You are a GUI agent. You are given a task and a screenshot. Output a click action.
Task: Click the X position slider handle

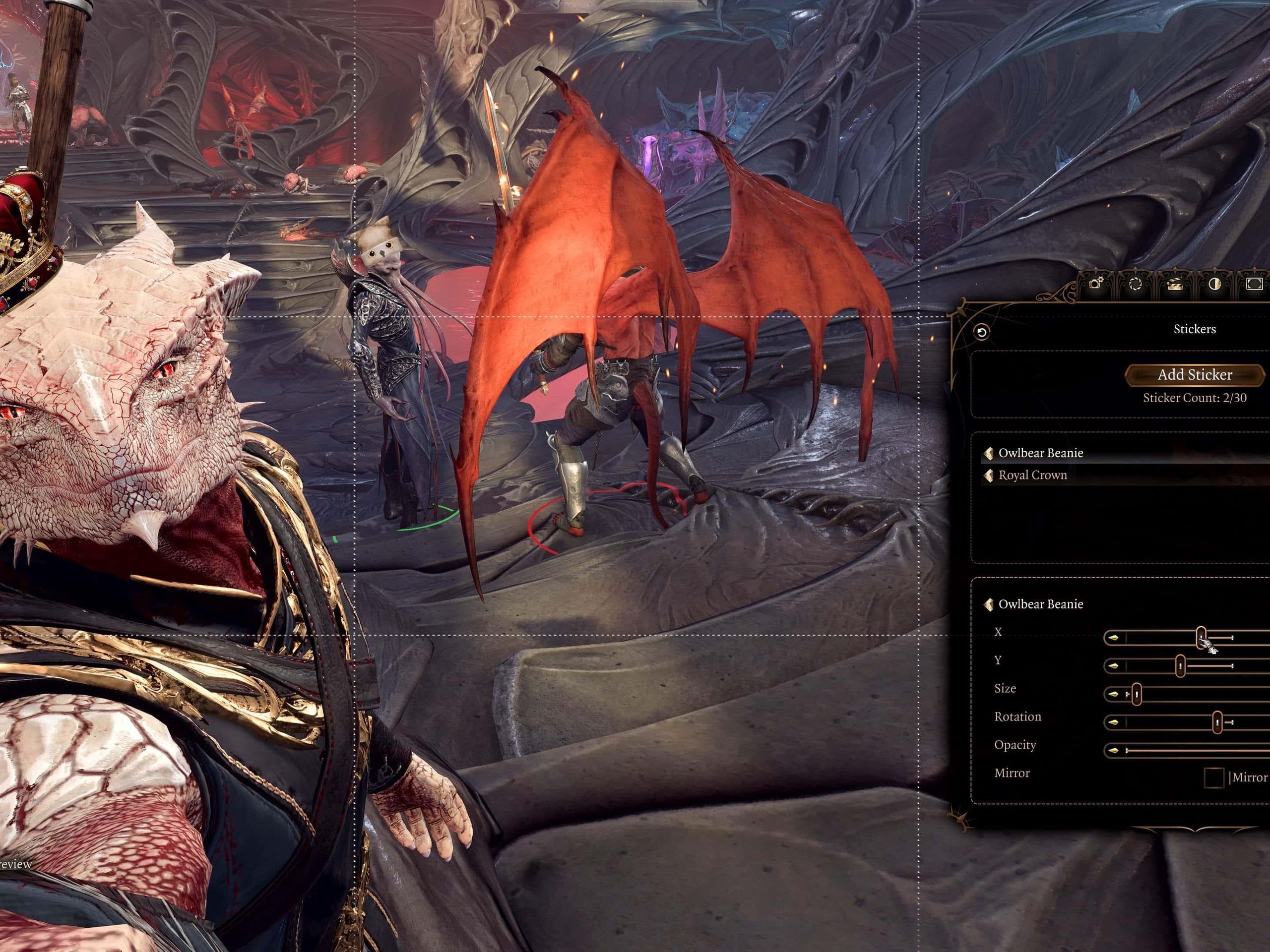coord(1201,637)
